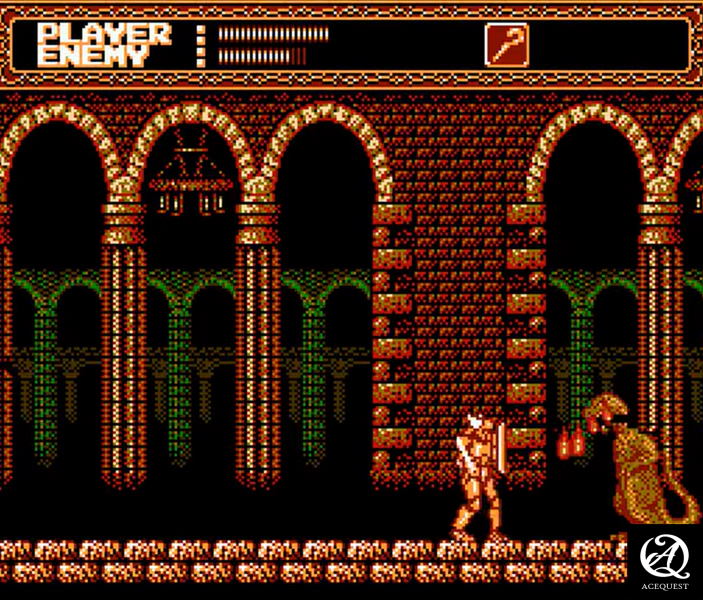The image size is (703, 600).
Task: Select the hooked staff item icon
Action: (506, 44)
